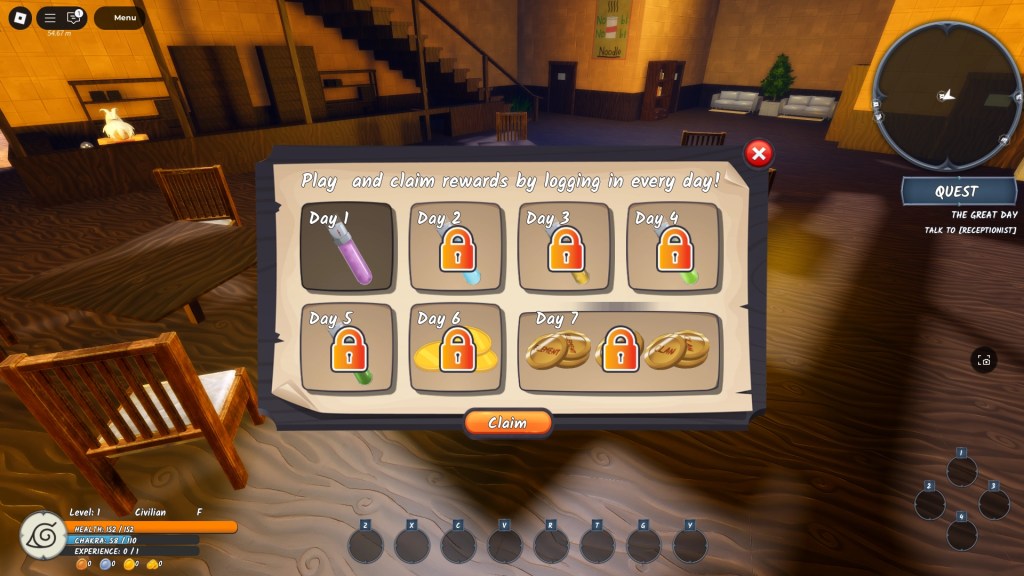This screenshot has width=1024, height=576.
Task: Select the Day 7 coins reward tile
Action: [619, 349]
